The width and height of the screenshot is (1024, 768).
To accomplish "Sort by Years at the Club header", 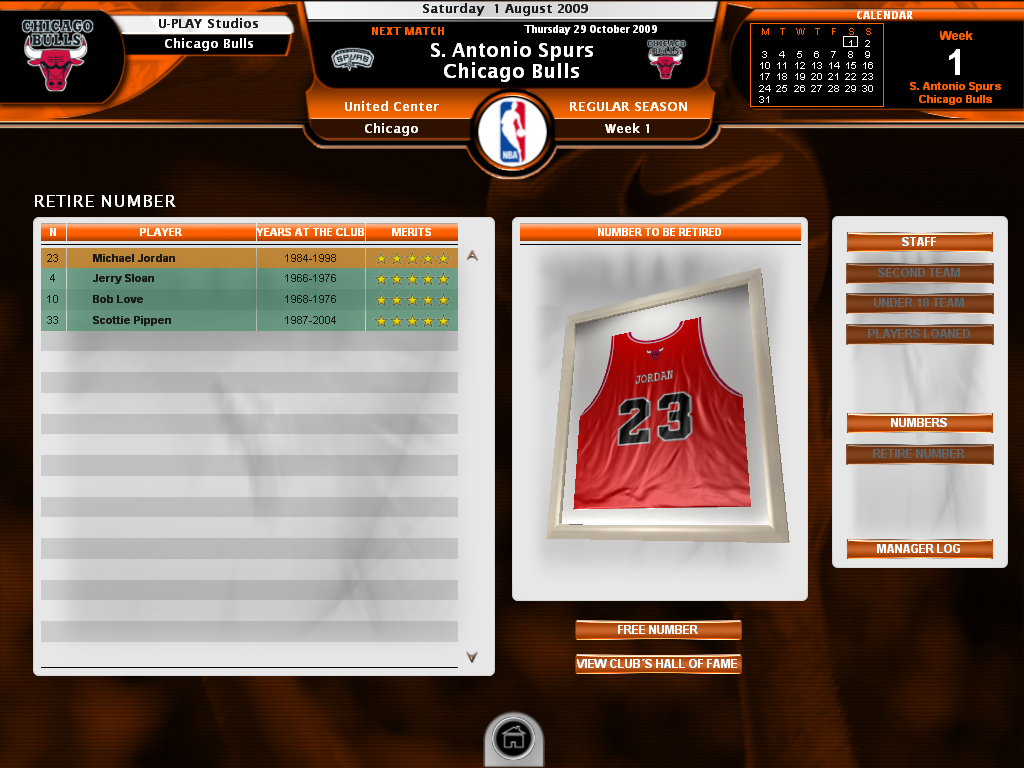I will [310, 232].
